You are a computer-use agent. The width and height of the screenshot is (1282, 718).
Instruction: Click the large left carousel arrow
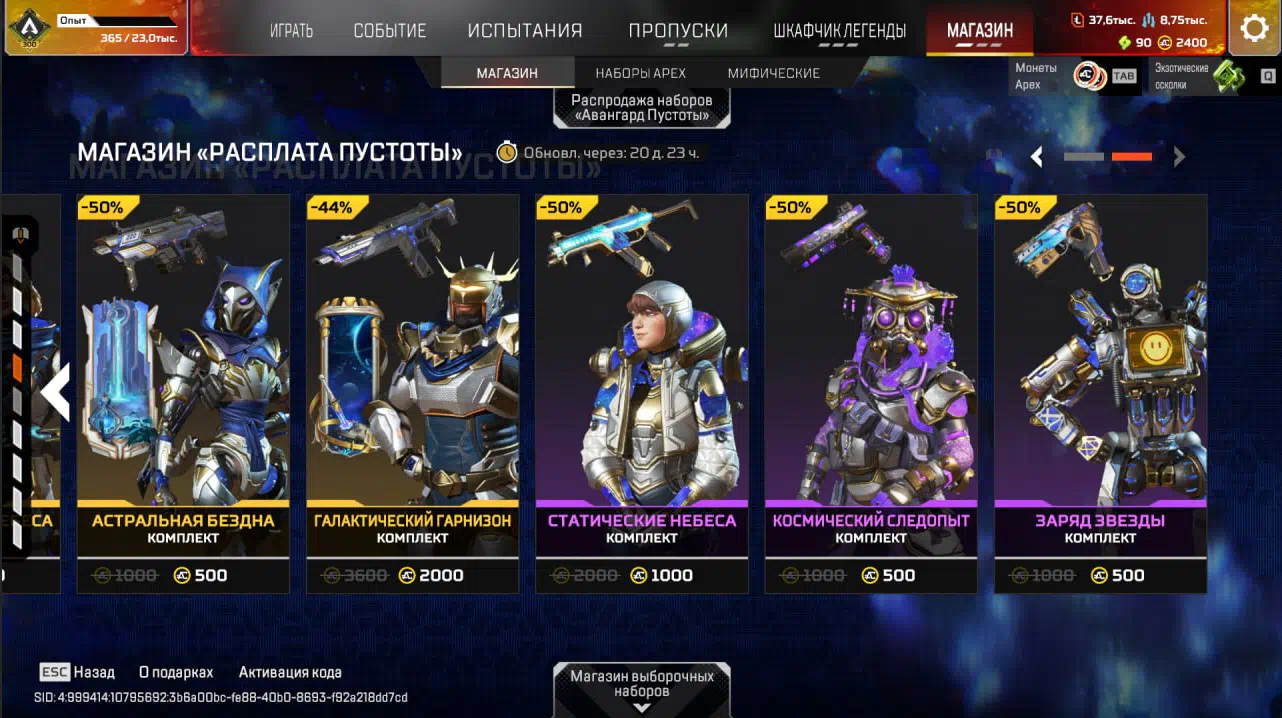pos(55,392)
